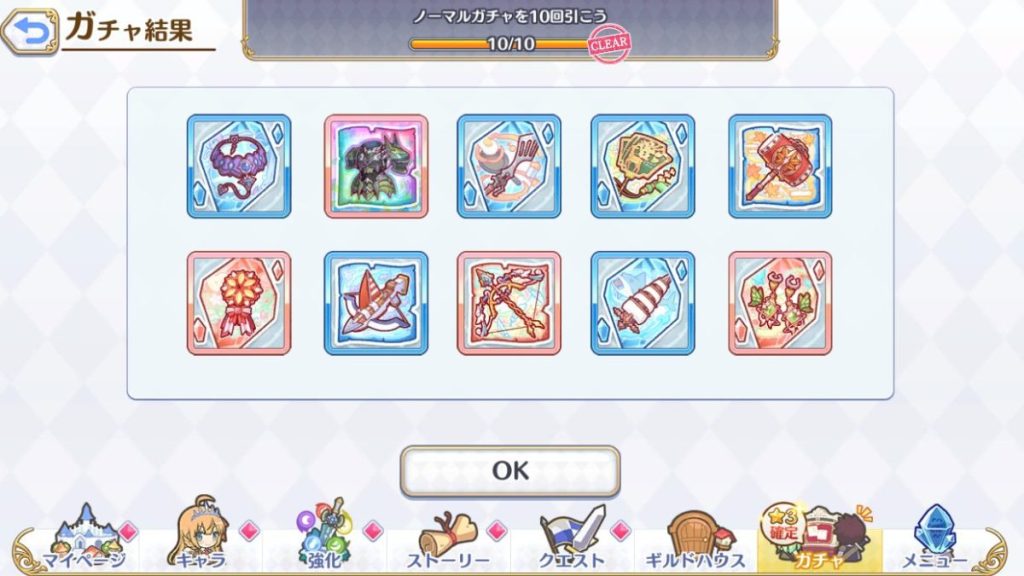This screenshot has width=1024, height=576.
Task: View the rainbow-framed dark armor item
Action: pos(376,166)
